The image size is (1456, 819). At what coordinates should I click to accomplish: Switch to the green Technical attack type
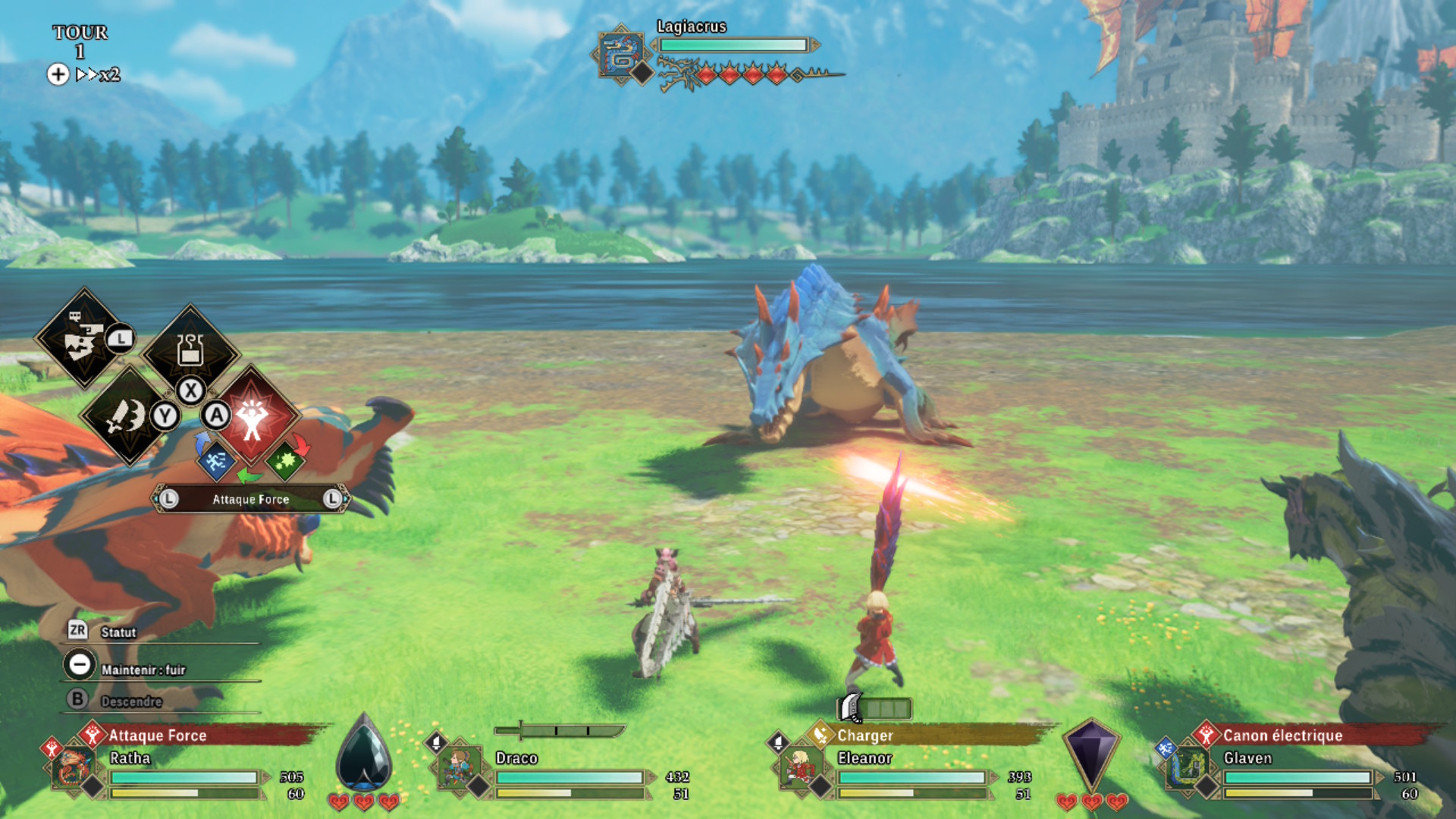(285, 460)
